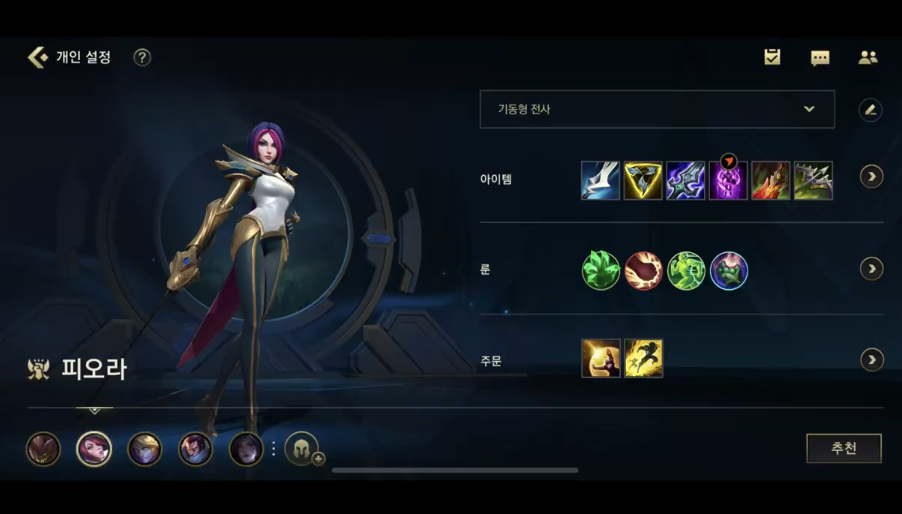Expand the 기동형 전사 loadout dropdown
The height and width of the screenshot is (514, 902).
pyautogui.click(x=657, y=109)
